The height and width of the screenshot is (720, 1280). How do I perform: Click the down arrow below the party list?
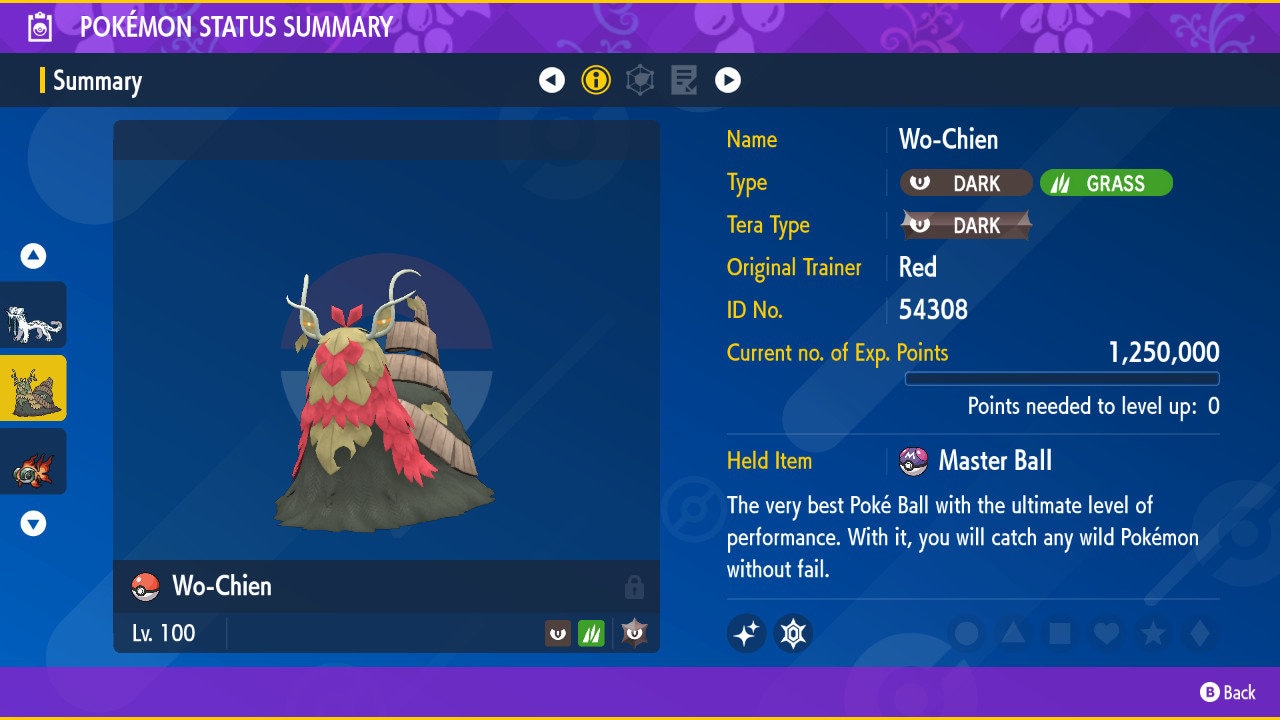pyautogui.click(x=33, y=522)
